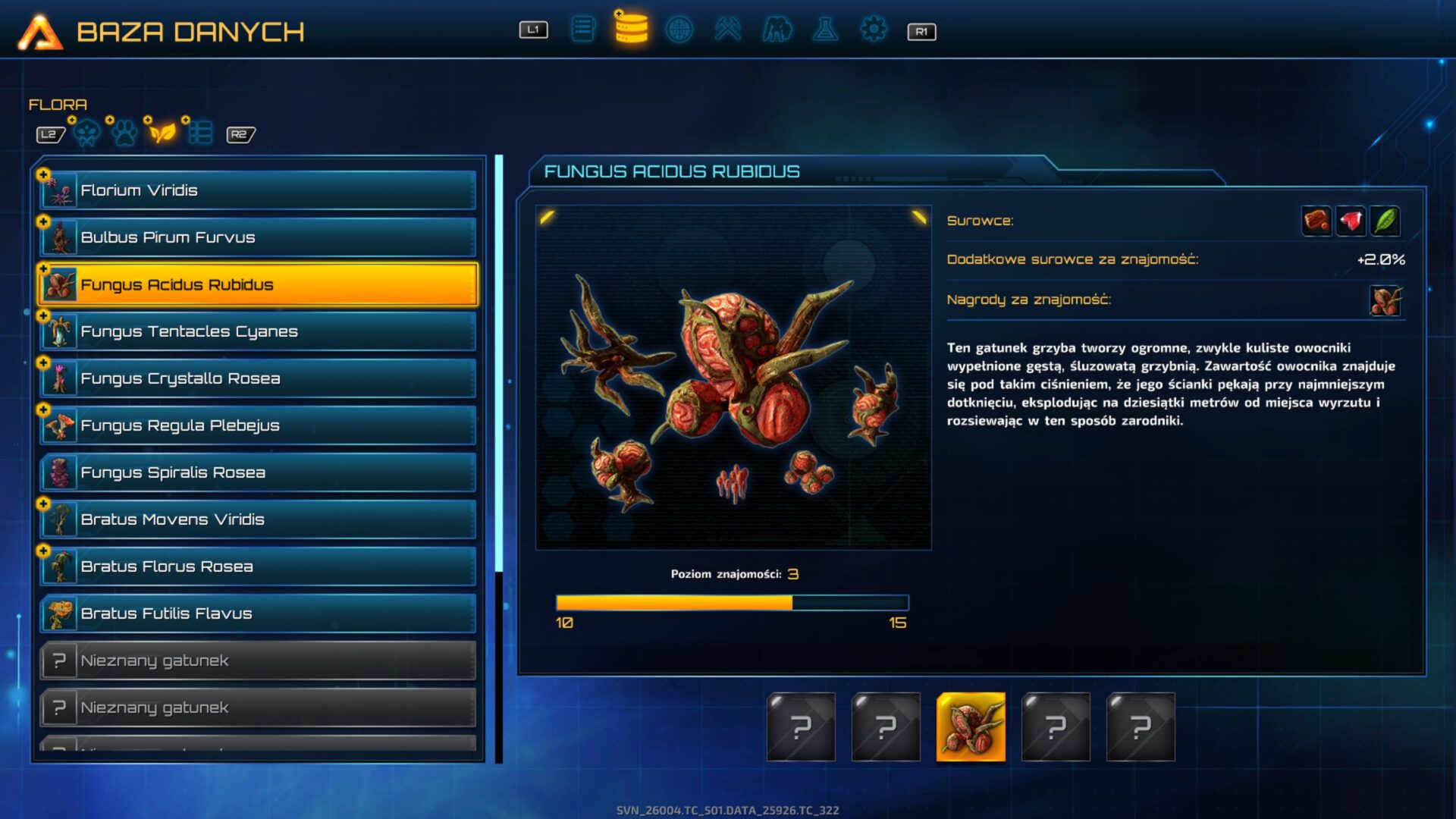The height and width of the screenshot is (819, 1456).
Task: Open the crossed tools tab
Action: [x=727, y=30]
